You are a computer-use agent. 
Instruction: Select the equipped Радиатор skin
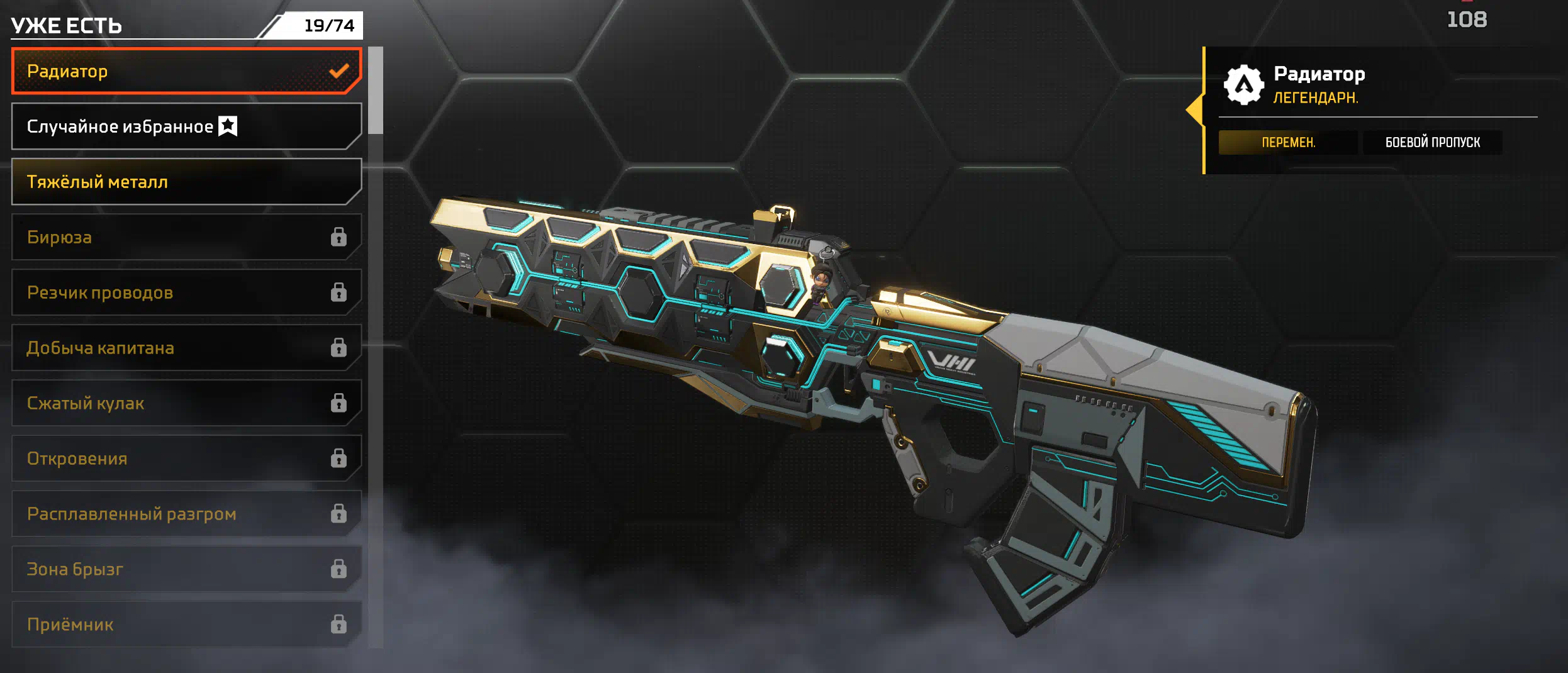186,71
